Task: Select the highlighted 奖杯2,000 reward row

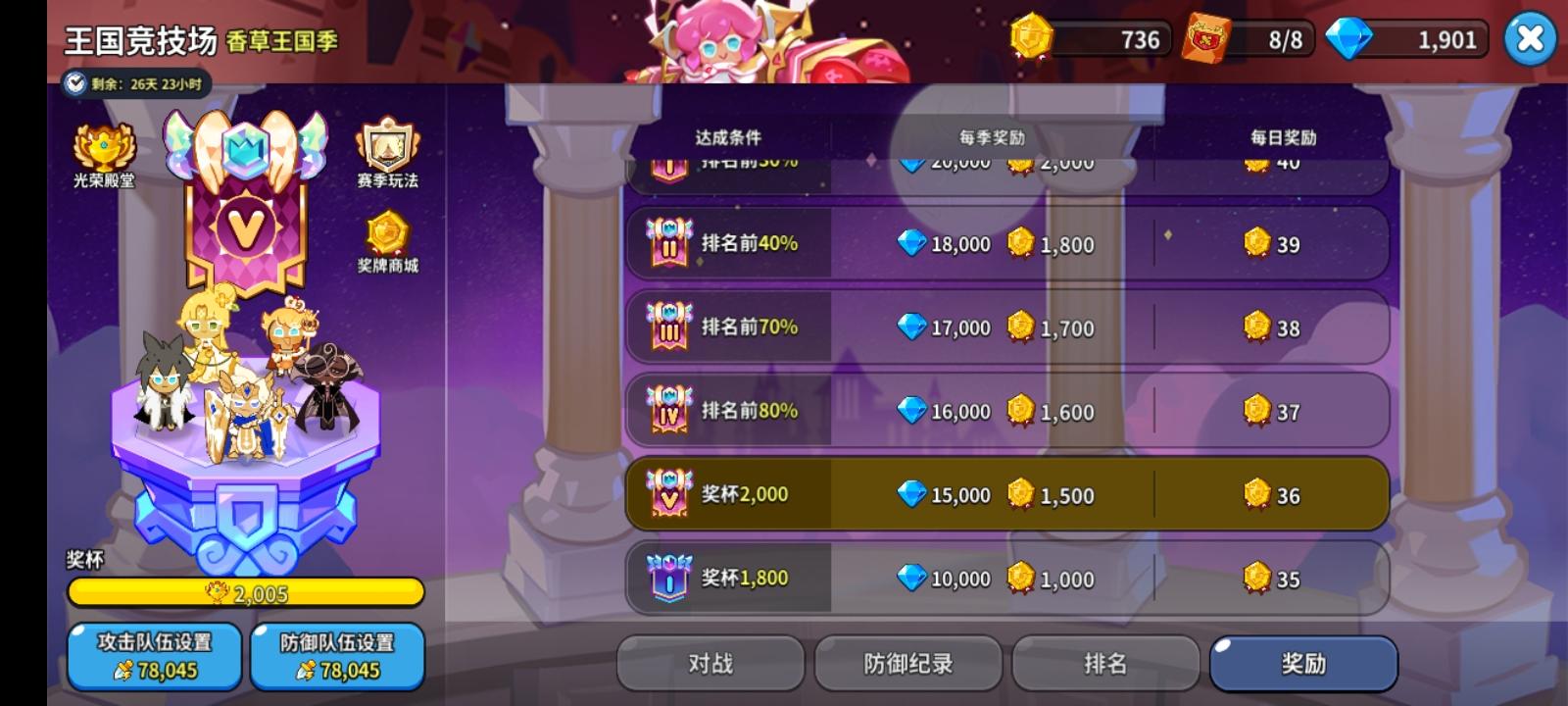Action: click(x=1009, y=495)
